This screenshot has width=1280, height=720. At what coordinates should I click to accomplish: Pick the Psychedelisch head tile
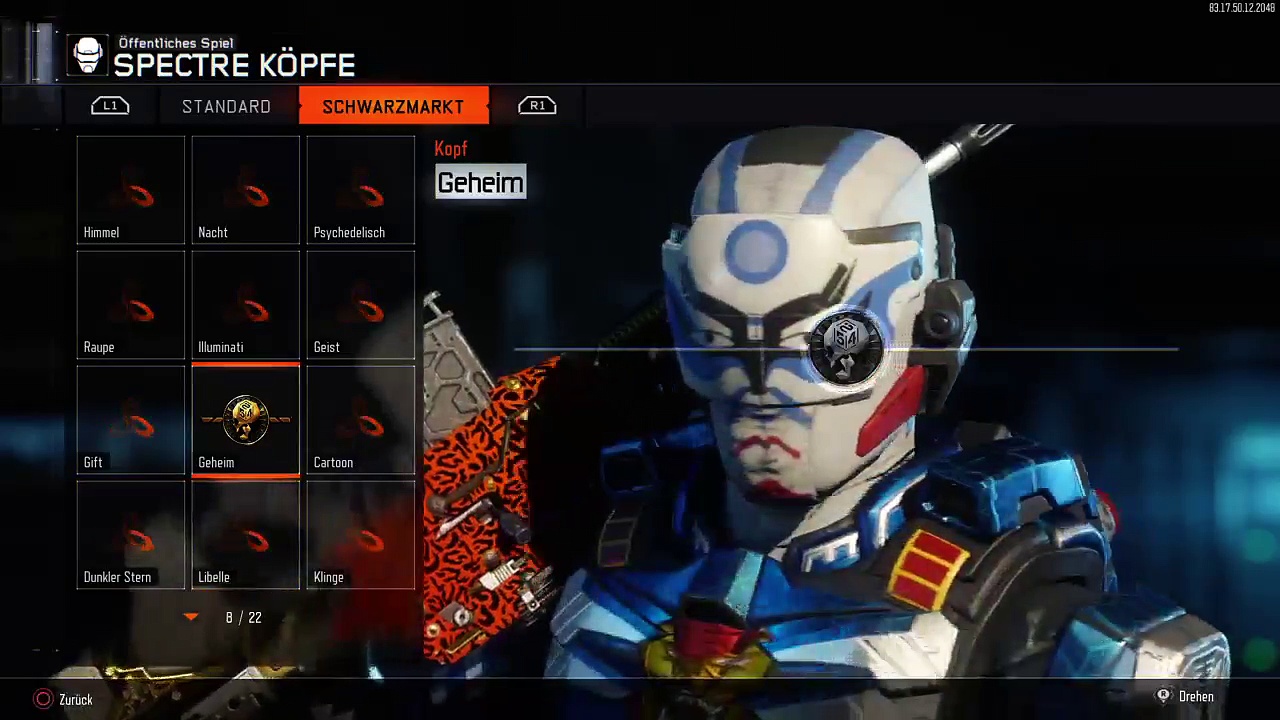point(361,190)
